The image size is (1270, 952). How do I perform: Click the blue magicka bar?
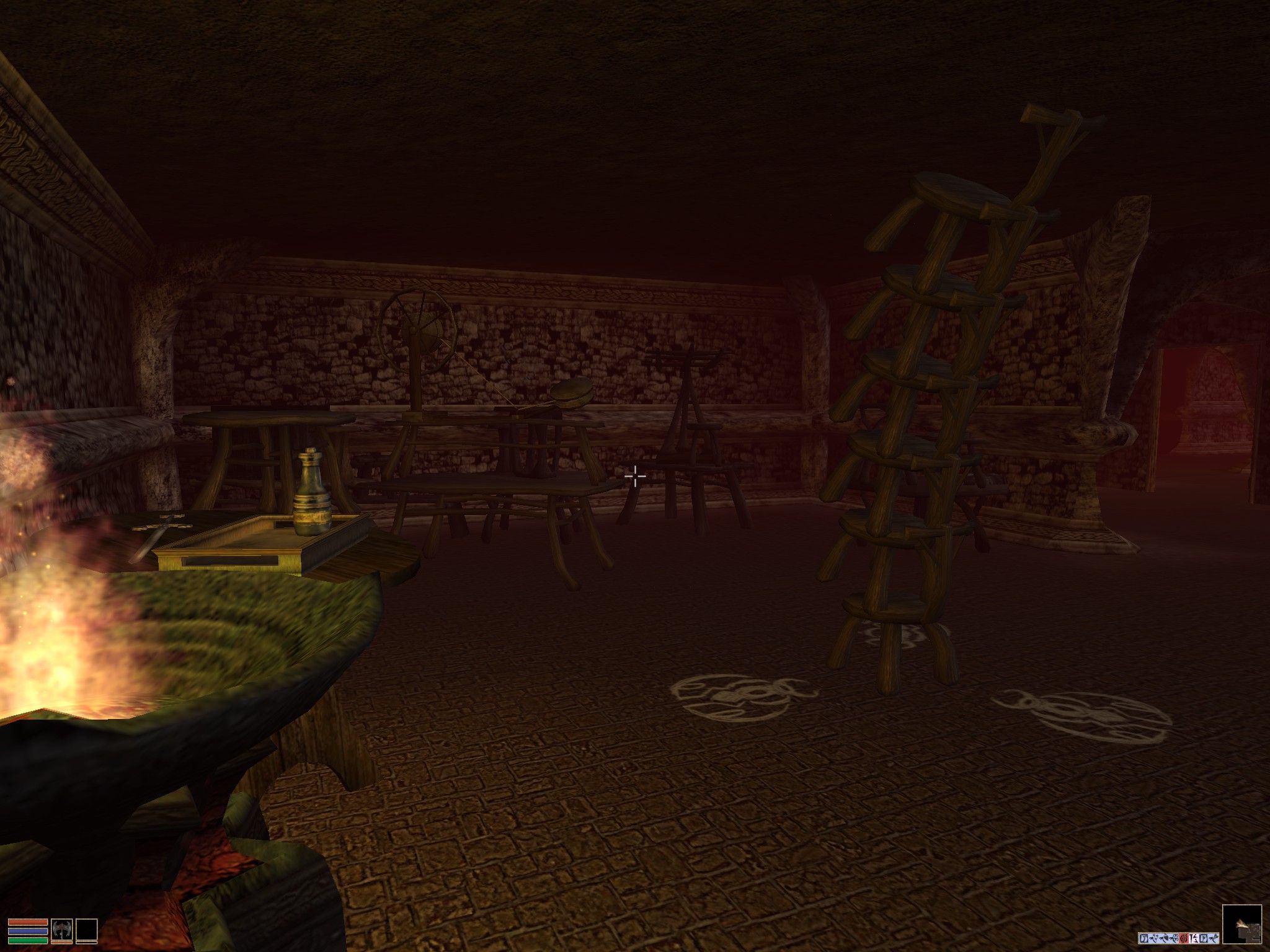click(x=28, y=933)
